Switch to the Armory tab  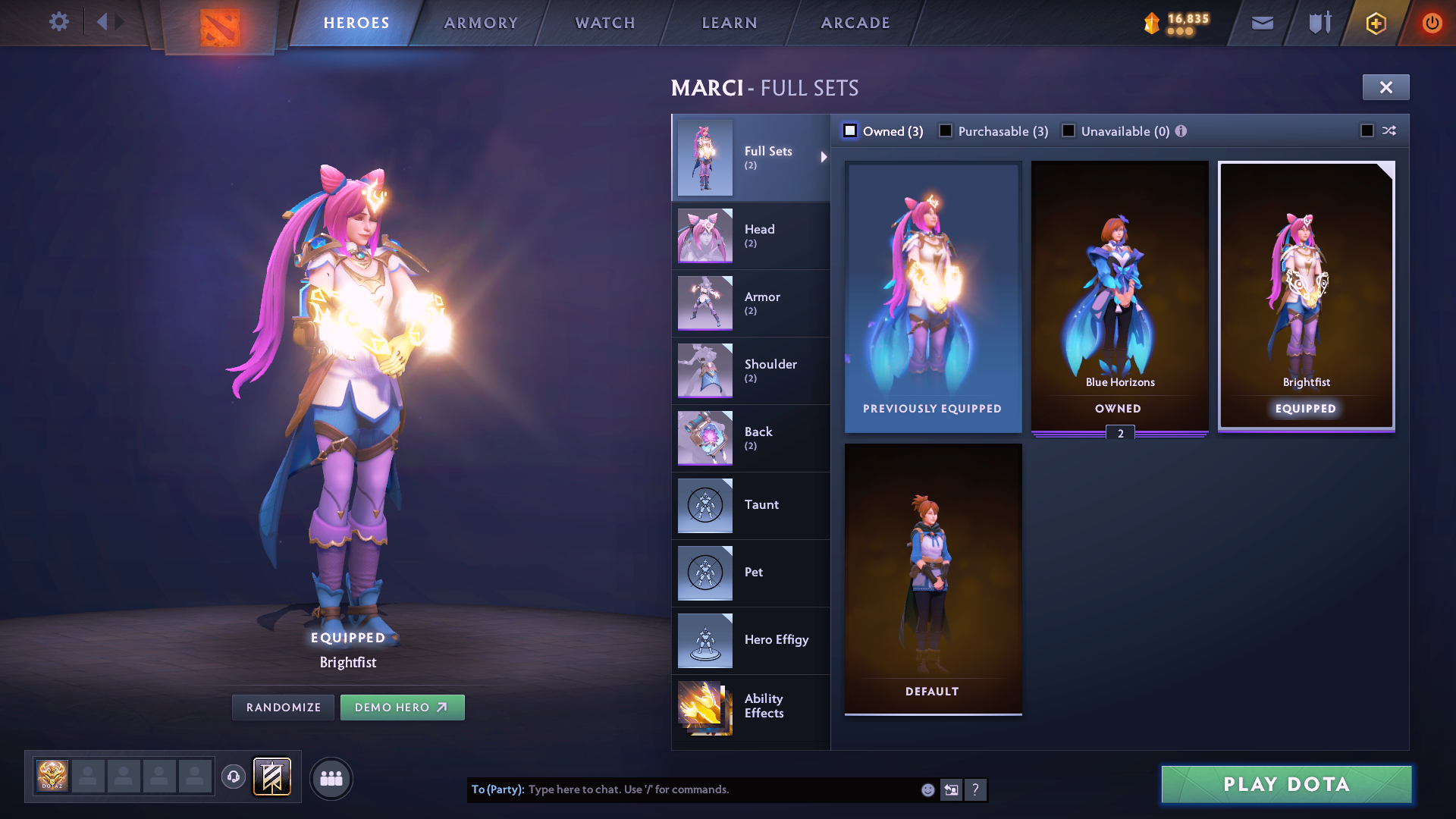(481, 23)
